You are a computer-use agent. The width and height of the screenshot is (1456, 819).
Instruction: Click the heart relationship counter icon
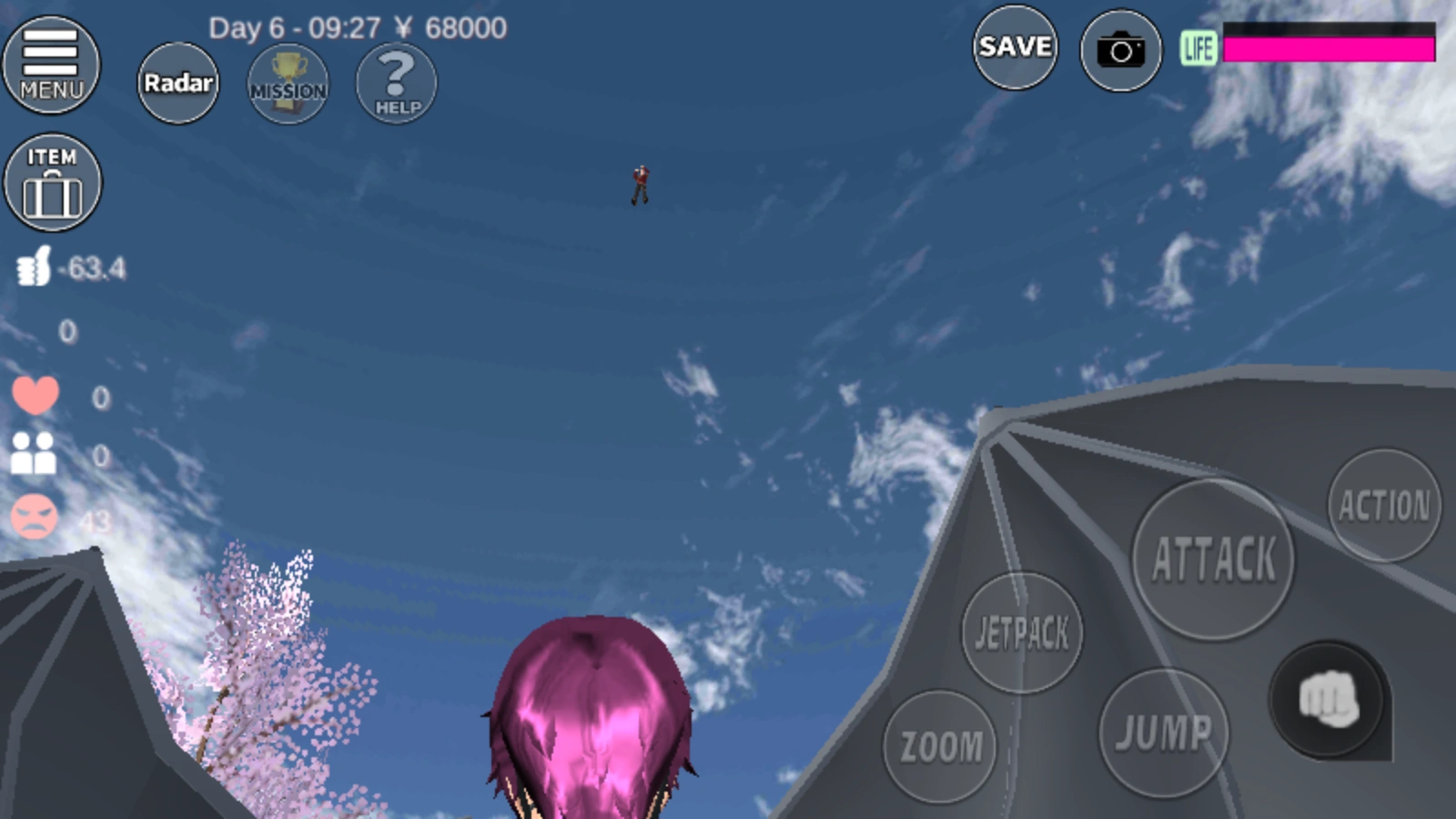[x=34, y=393]
